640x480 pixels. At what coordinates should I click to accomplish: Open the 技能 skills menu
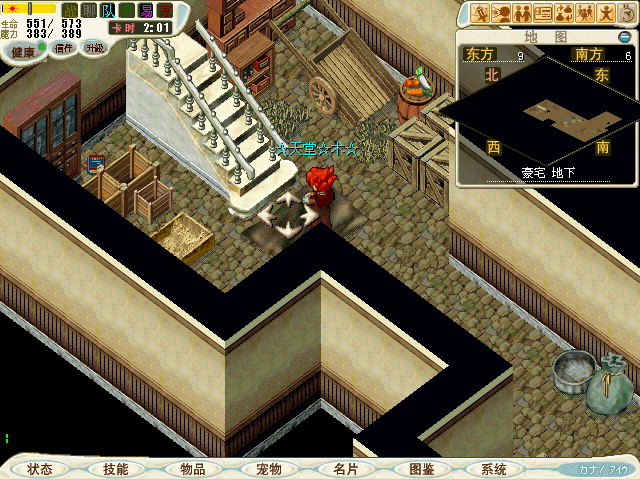click(x=115, y=469)
